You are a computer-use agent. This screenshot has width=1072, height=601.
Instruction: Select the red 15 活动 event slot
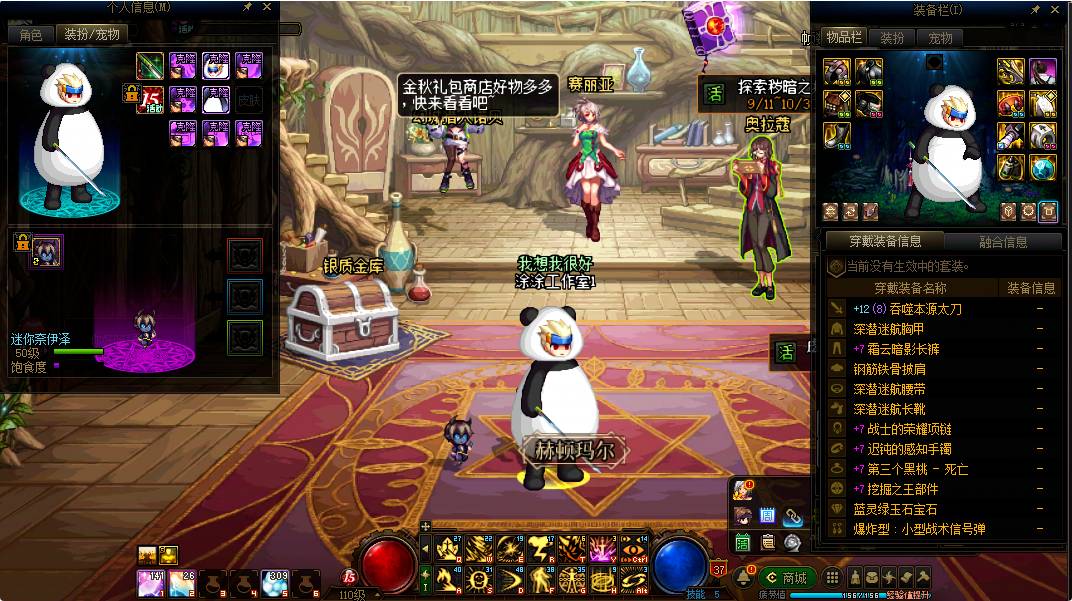click(x=150, y=98)
